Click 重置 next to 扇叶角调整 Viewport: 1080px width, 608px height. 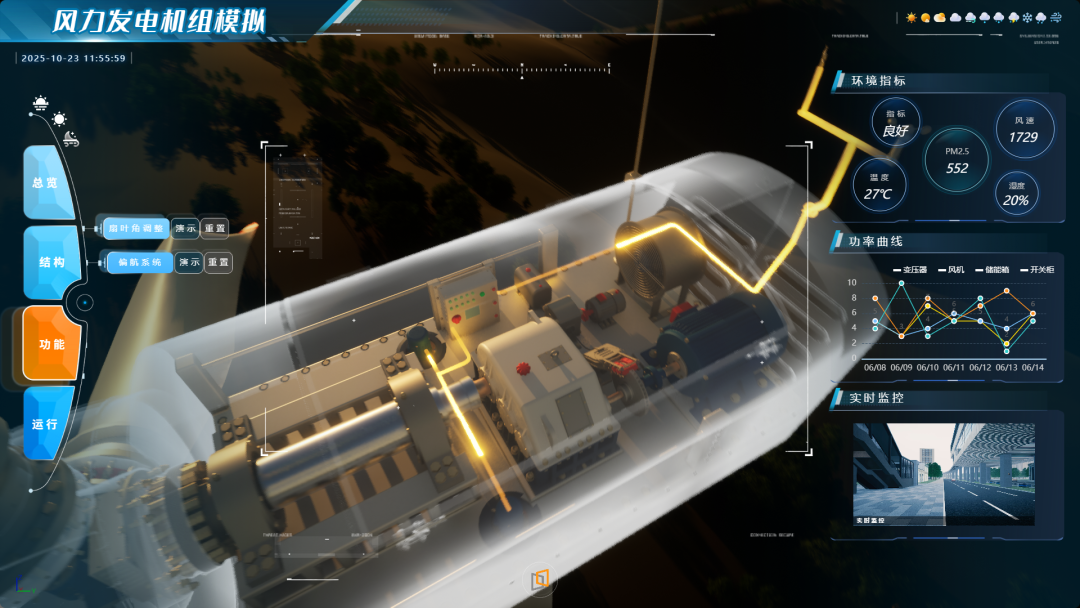(x=215, y=228)
